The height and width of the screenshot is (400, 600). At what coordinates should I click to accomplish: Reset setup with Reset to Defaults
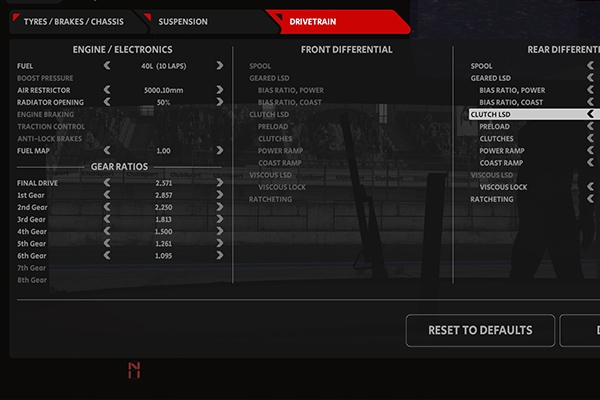coord(480,330)
